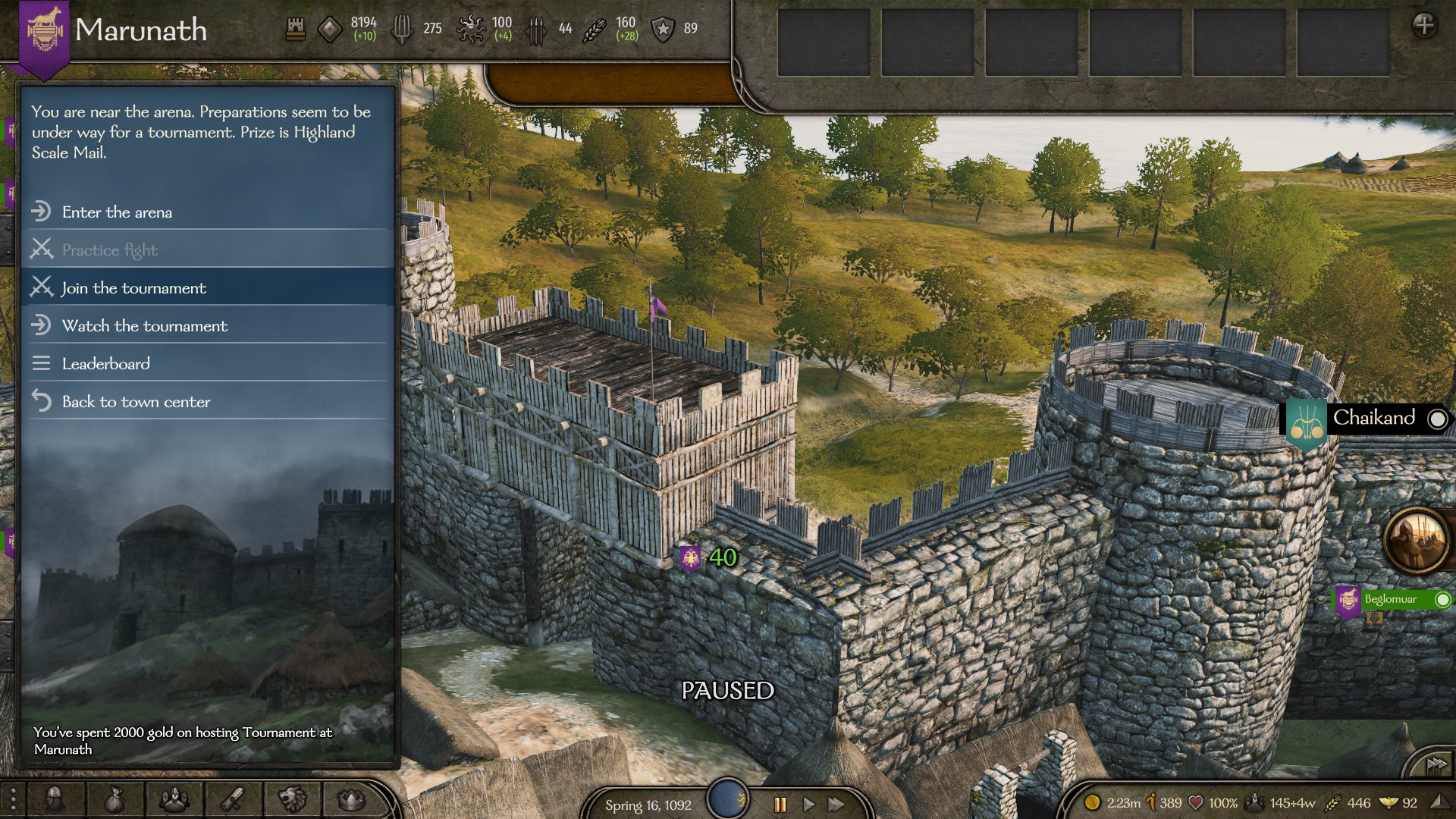This screenshot has width=1456, height=819.
Task: Expand the info bar triangle arrow
Action: 1438,802
